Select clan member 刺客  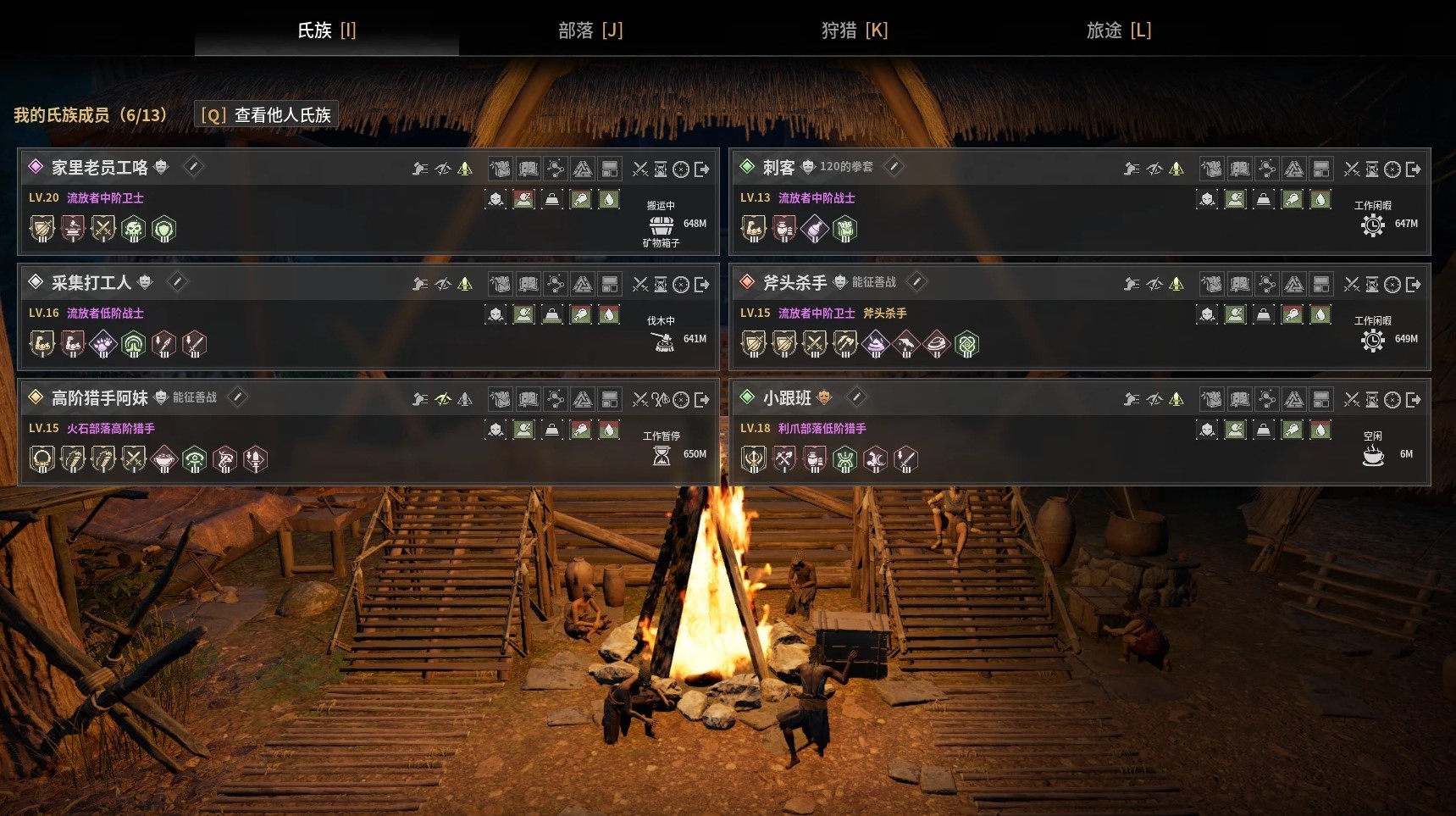[x=778, y=168]
